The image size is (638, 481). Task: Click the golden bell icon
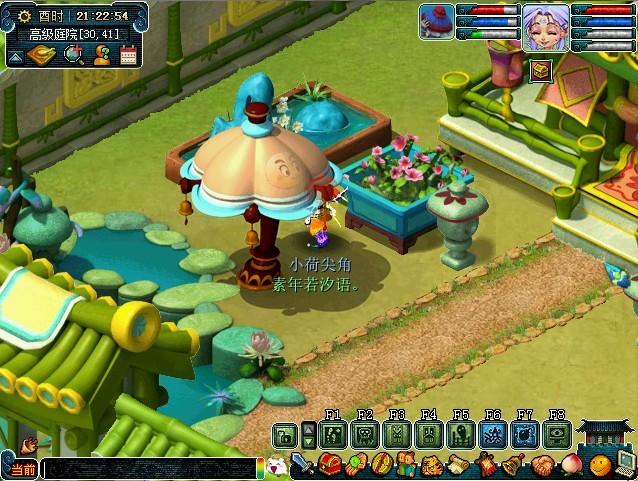click(x=513, y=465)
